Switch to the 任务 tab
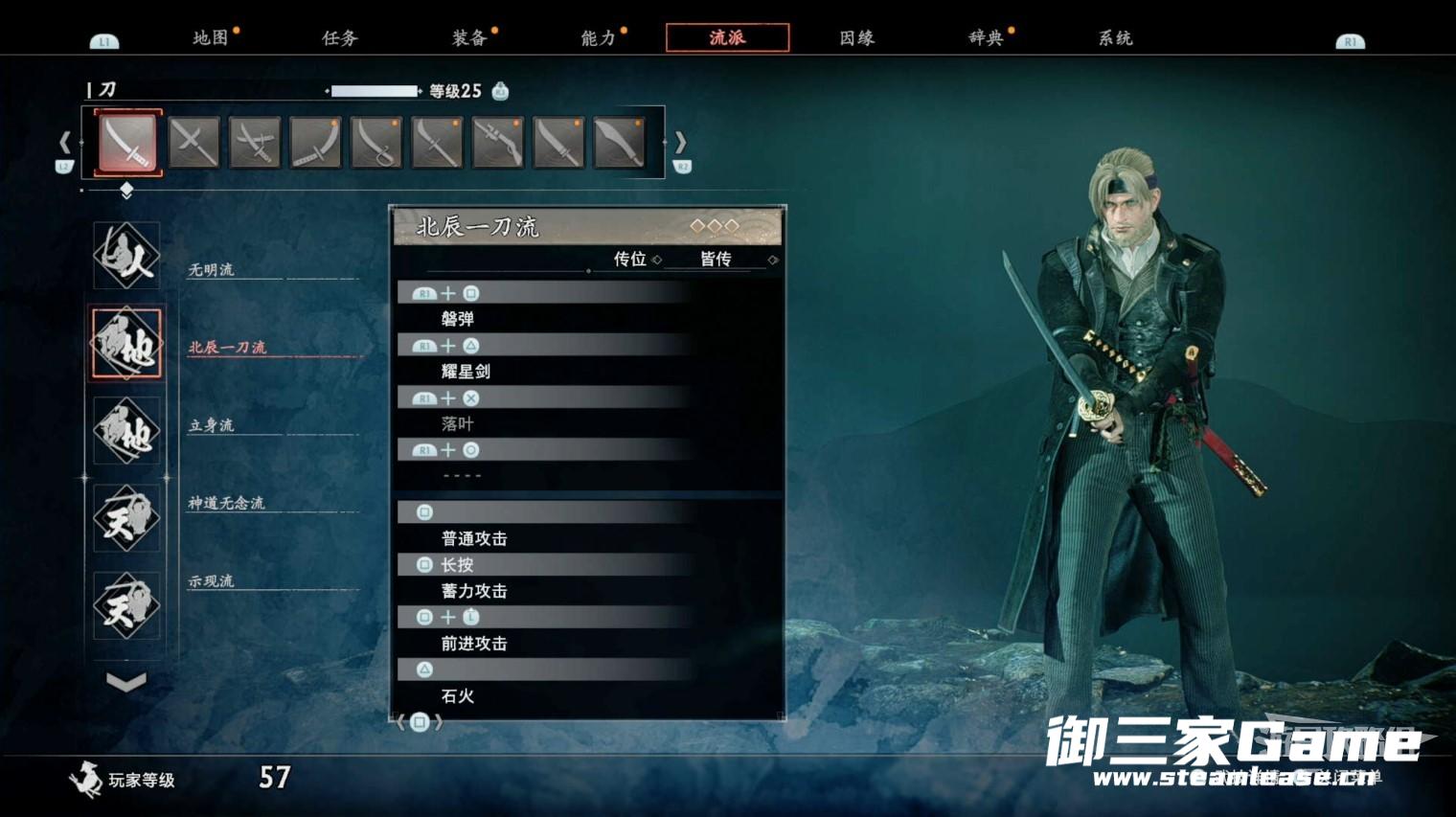Viewport: 1456px width, 817px height. [x=340, y=38]
